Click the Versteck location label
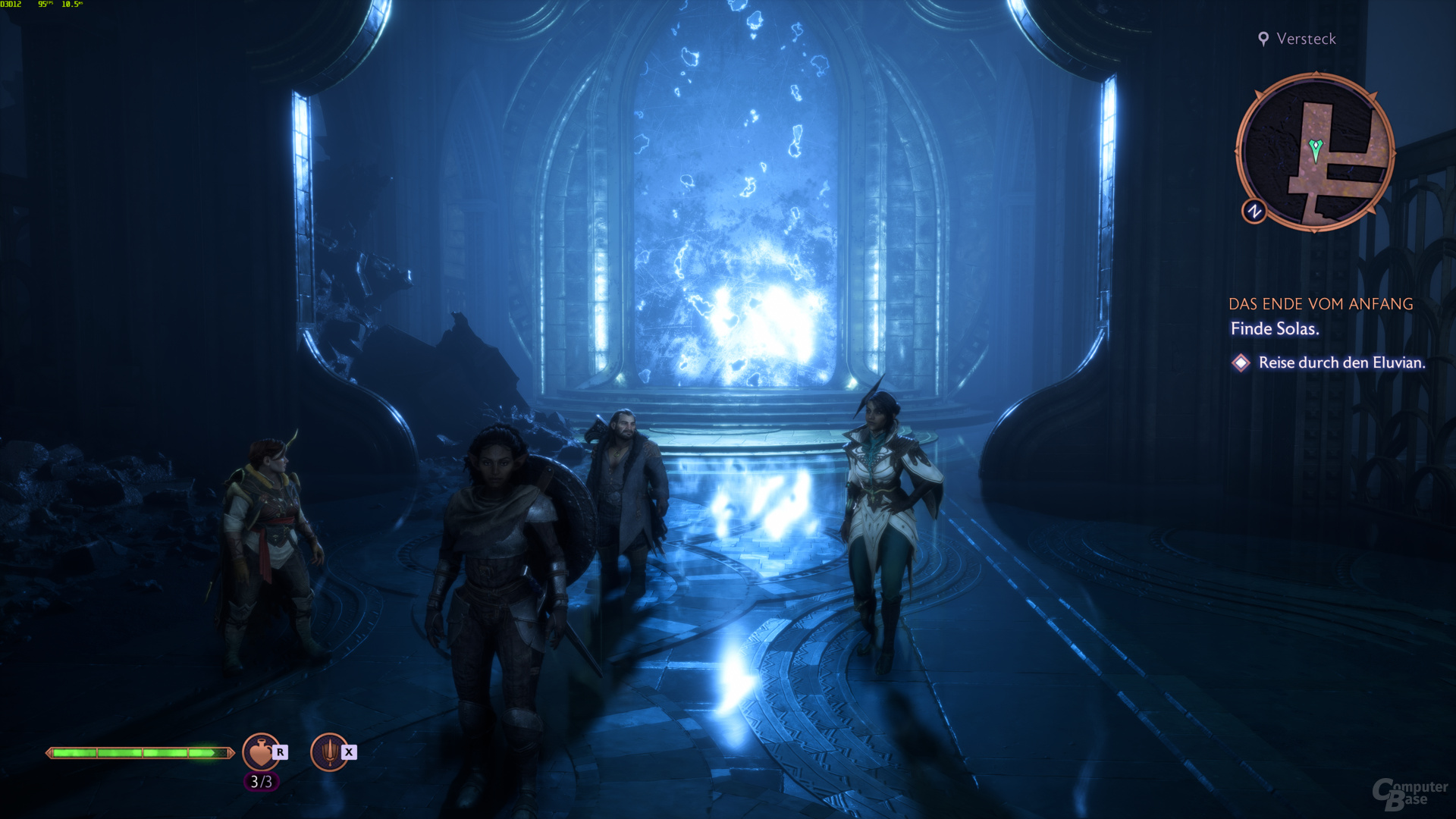The image size is (1456, 819). pos(1305,39)
